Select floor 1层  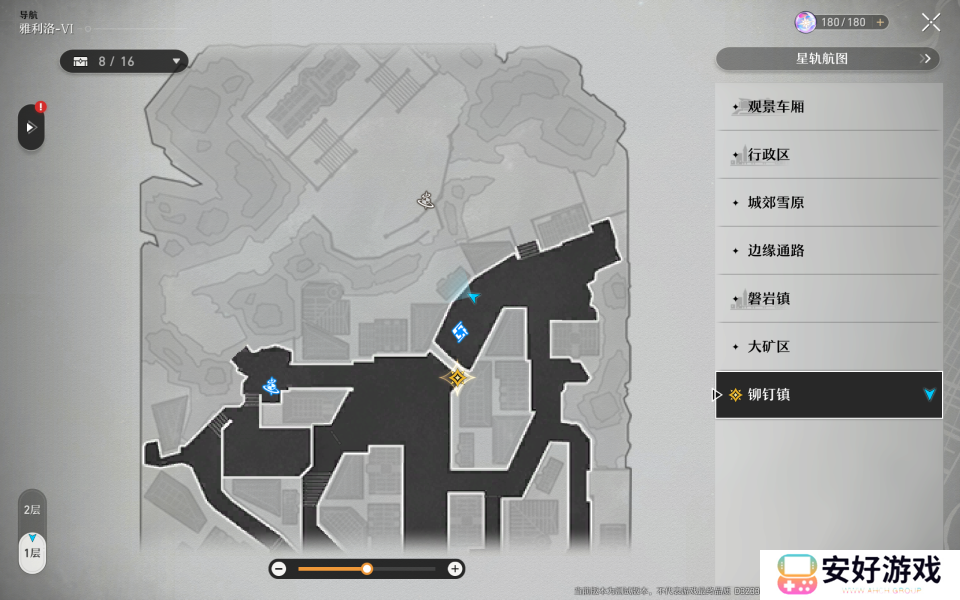(32, 552)
